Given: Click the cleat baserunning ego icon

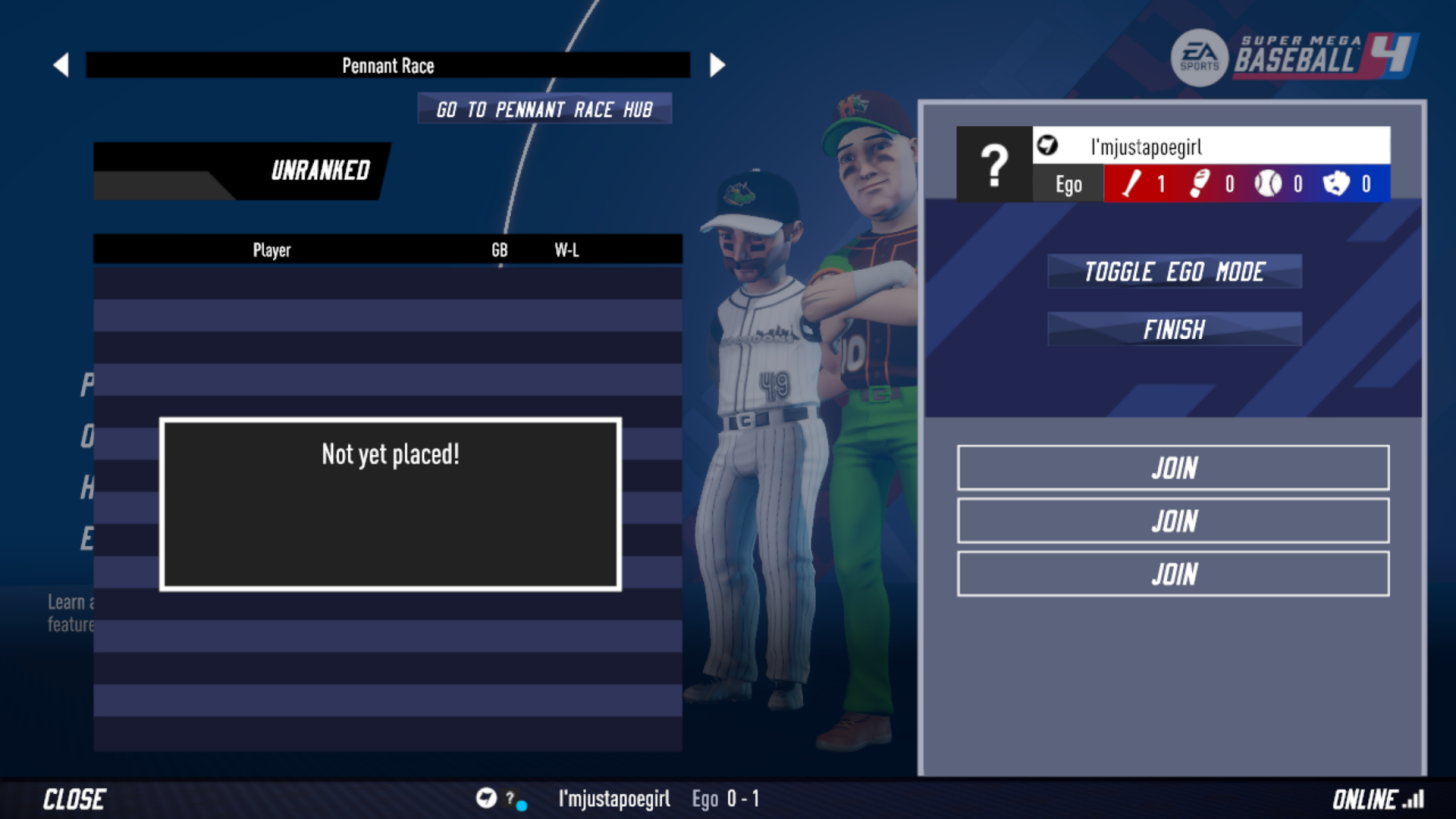Looking at the screenshot, I should point(1198,184).
